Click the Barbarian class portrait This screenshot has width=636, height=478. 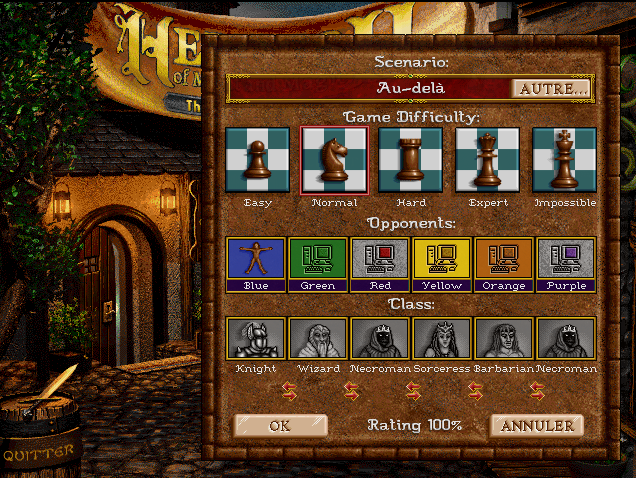(505, 339)
